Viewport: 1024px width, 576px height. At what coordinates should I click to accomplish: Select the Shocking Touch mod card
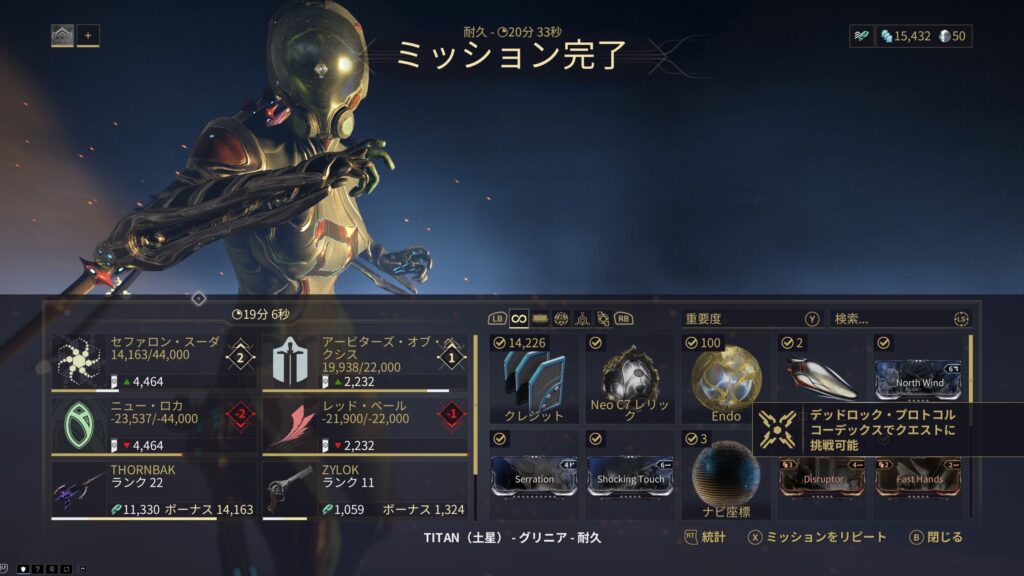pos(631,477)
